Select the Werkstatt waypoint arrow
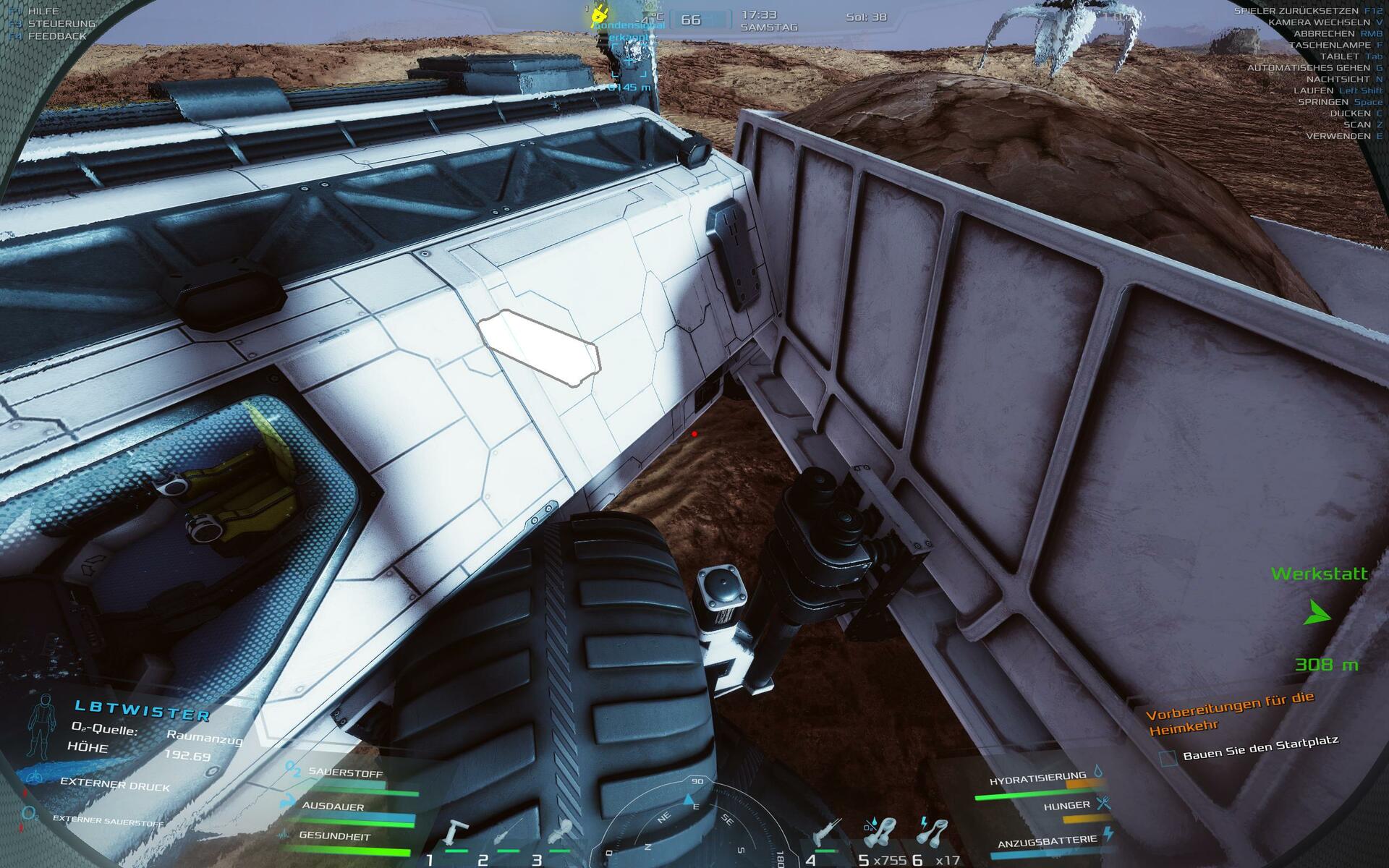Screen dimensions: 1389x868 [1318, 614]
